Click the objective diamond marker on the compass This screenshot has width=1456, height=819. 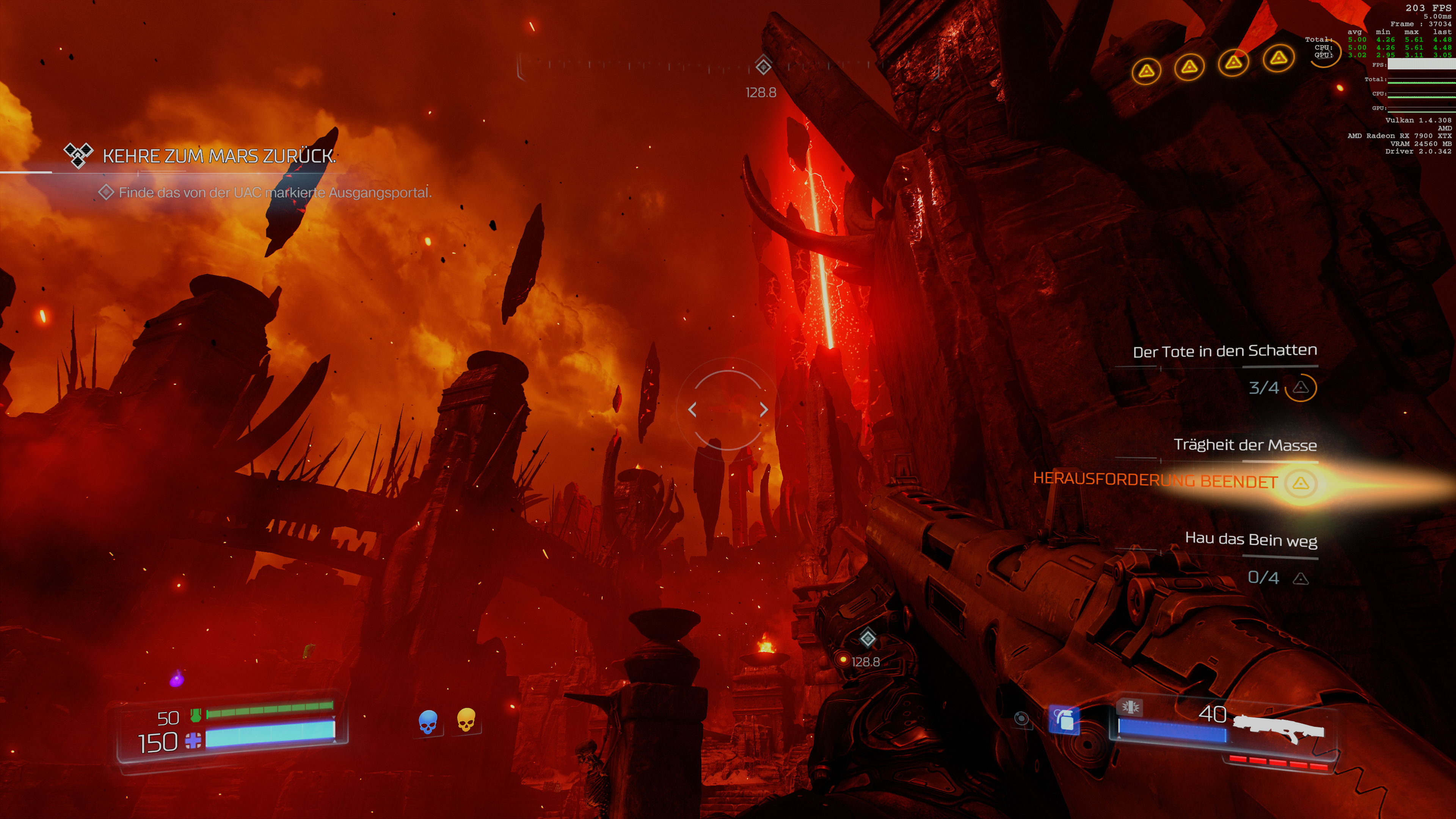pos(763,66)
